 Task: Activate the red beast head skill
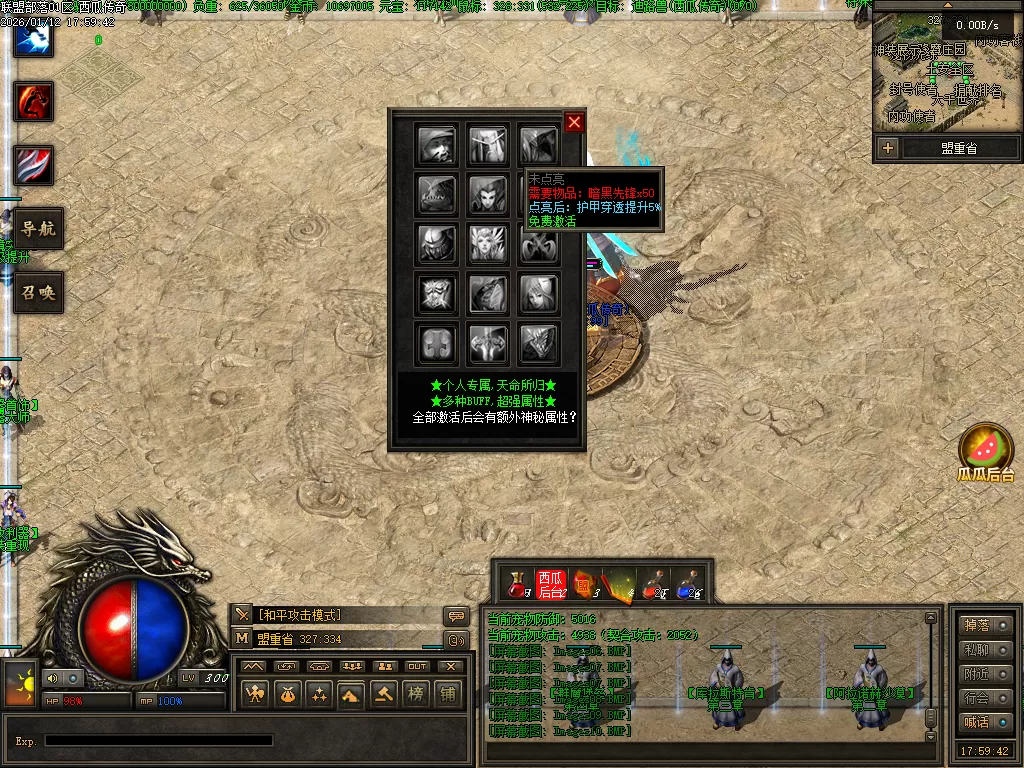click(33, 101)
